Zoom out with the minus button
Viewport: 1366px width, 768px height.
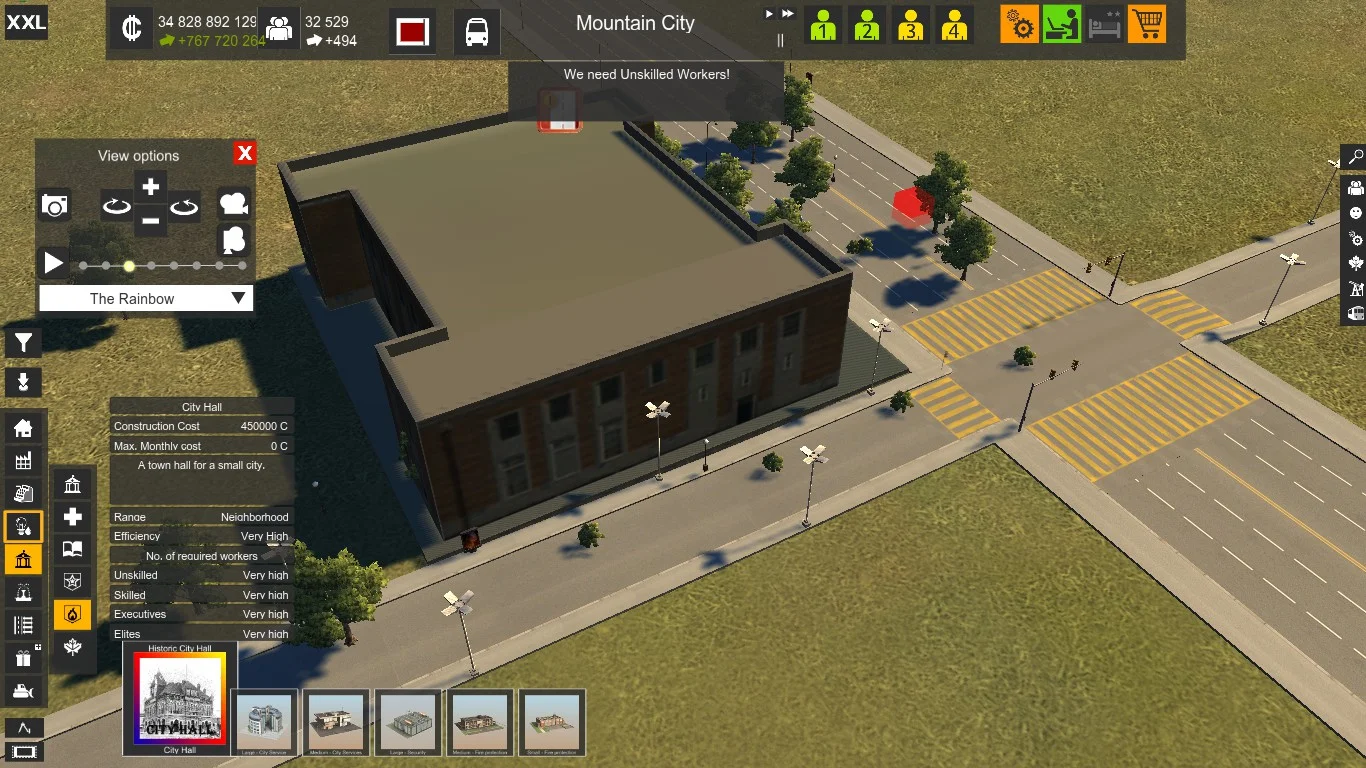150,221
